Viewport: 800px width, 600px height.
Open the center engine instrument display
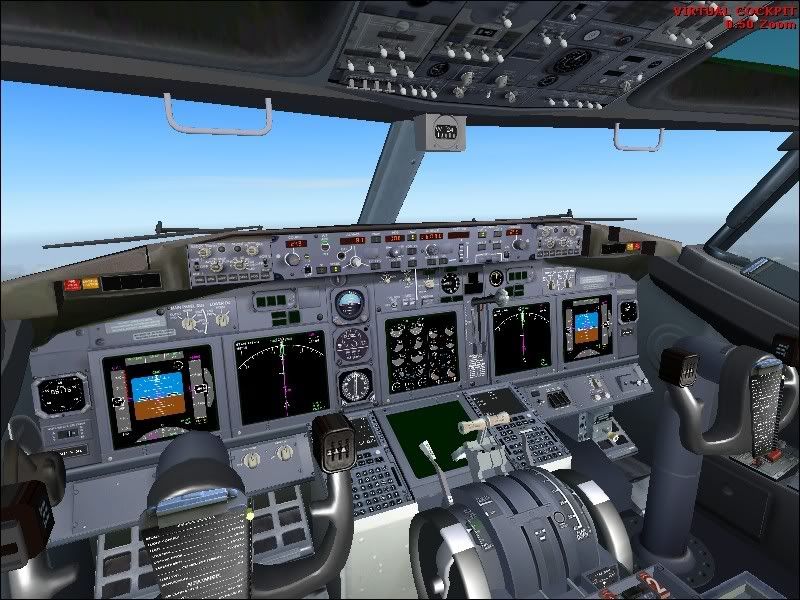tap(422, 352)
